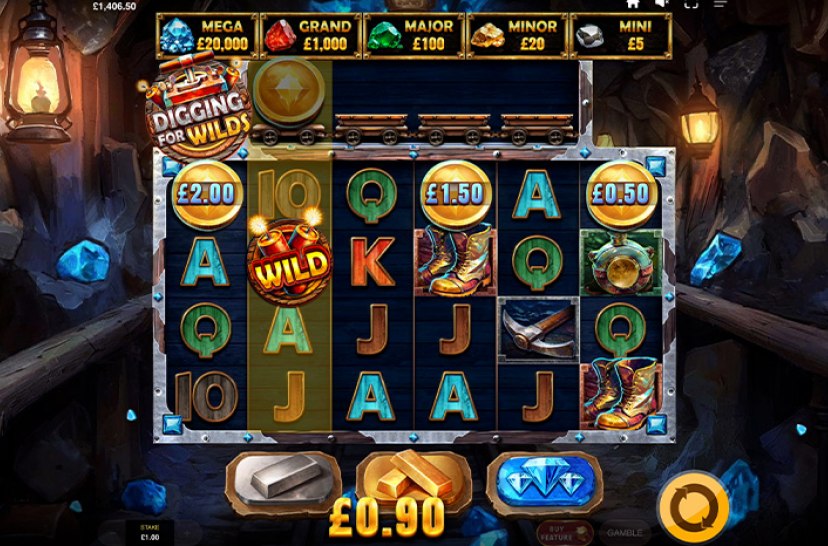The width and height of the screenshot is (828, 546).
Task: Click the Gamble button
Action: click(x=624, y=533)
